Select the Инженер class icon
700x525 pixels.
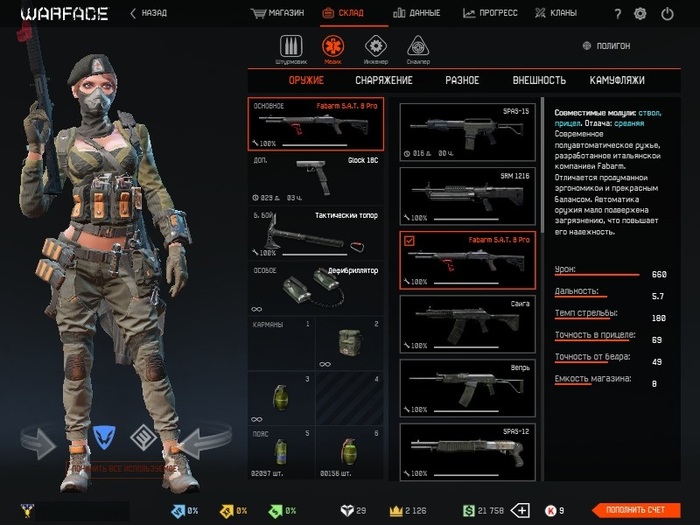[x=376, y=48]
